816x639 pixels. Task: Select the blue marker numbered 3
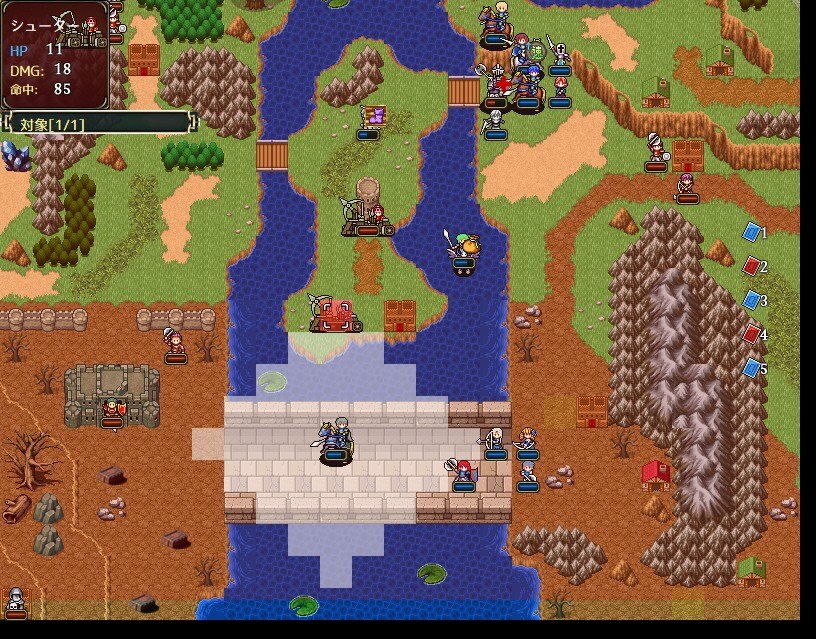pos(752,300)
